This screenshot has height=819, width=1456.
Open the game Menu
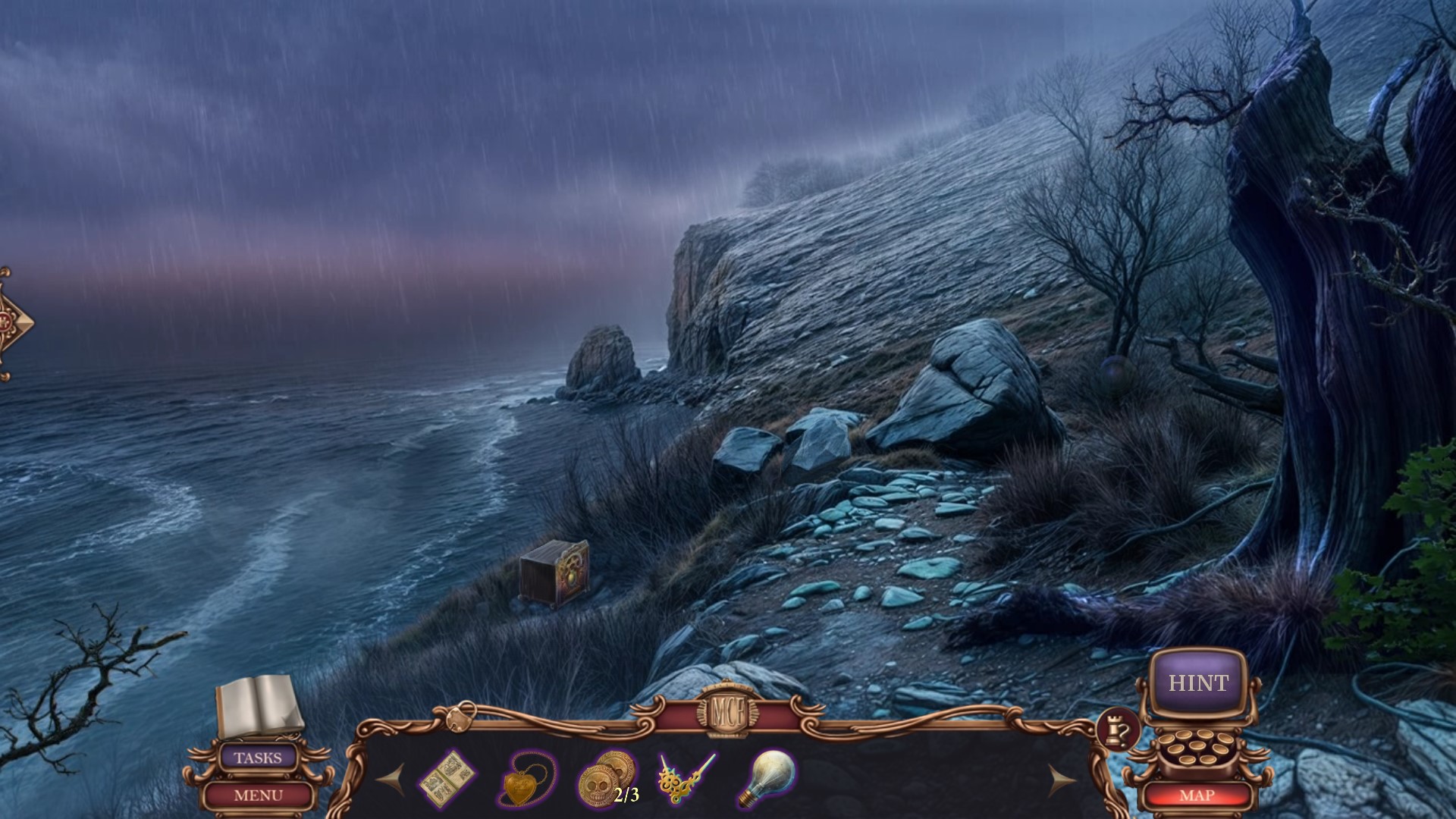pyautogui.click(x=258, y=795)
